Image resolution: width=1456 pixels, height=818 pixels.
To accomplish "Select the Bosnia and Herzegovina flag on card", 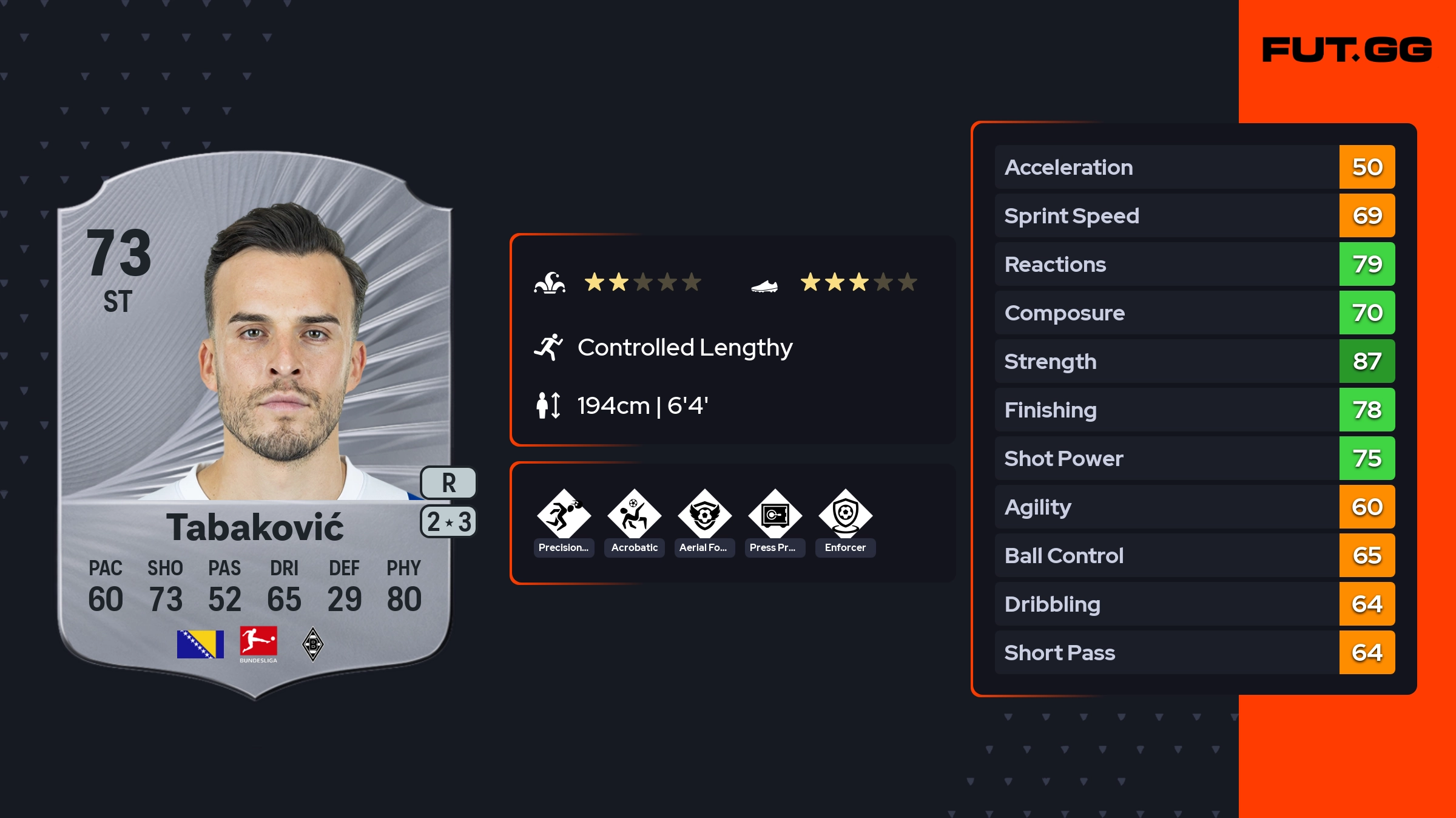I will (200, 644).
